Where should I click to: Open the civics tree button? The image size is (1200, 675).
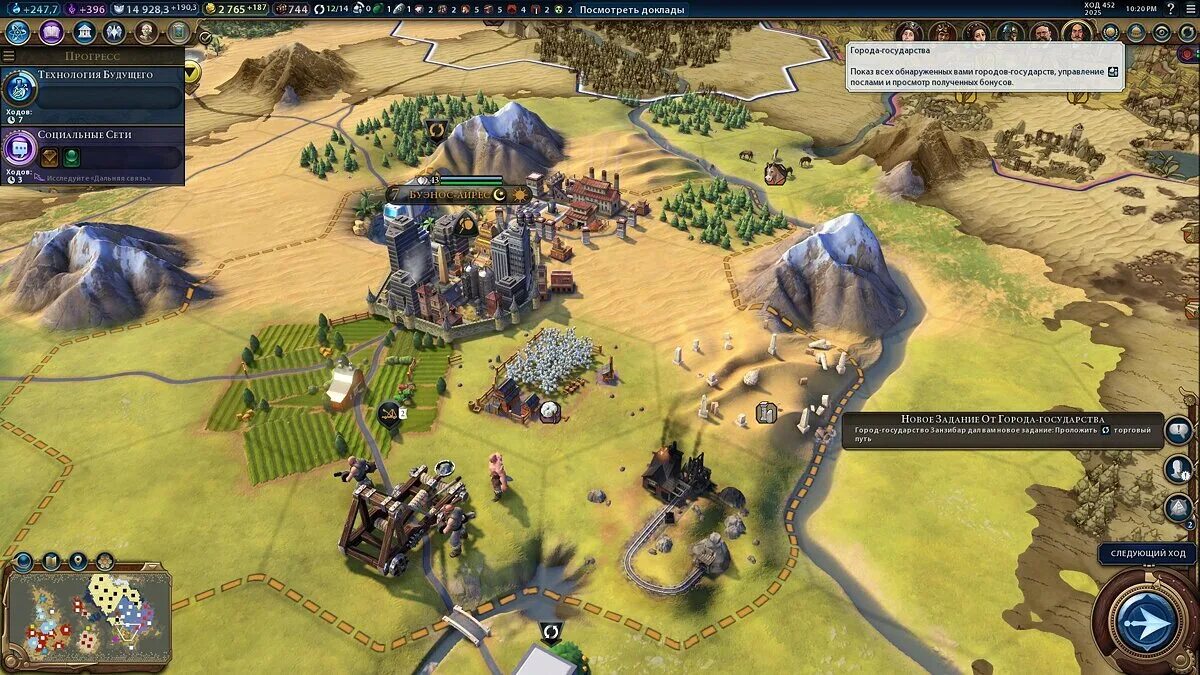51,32
